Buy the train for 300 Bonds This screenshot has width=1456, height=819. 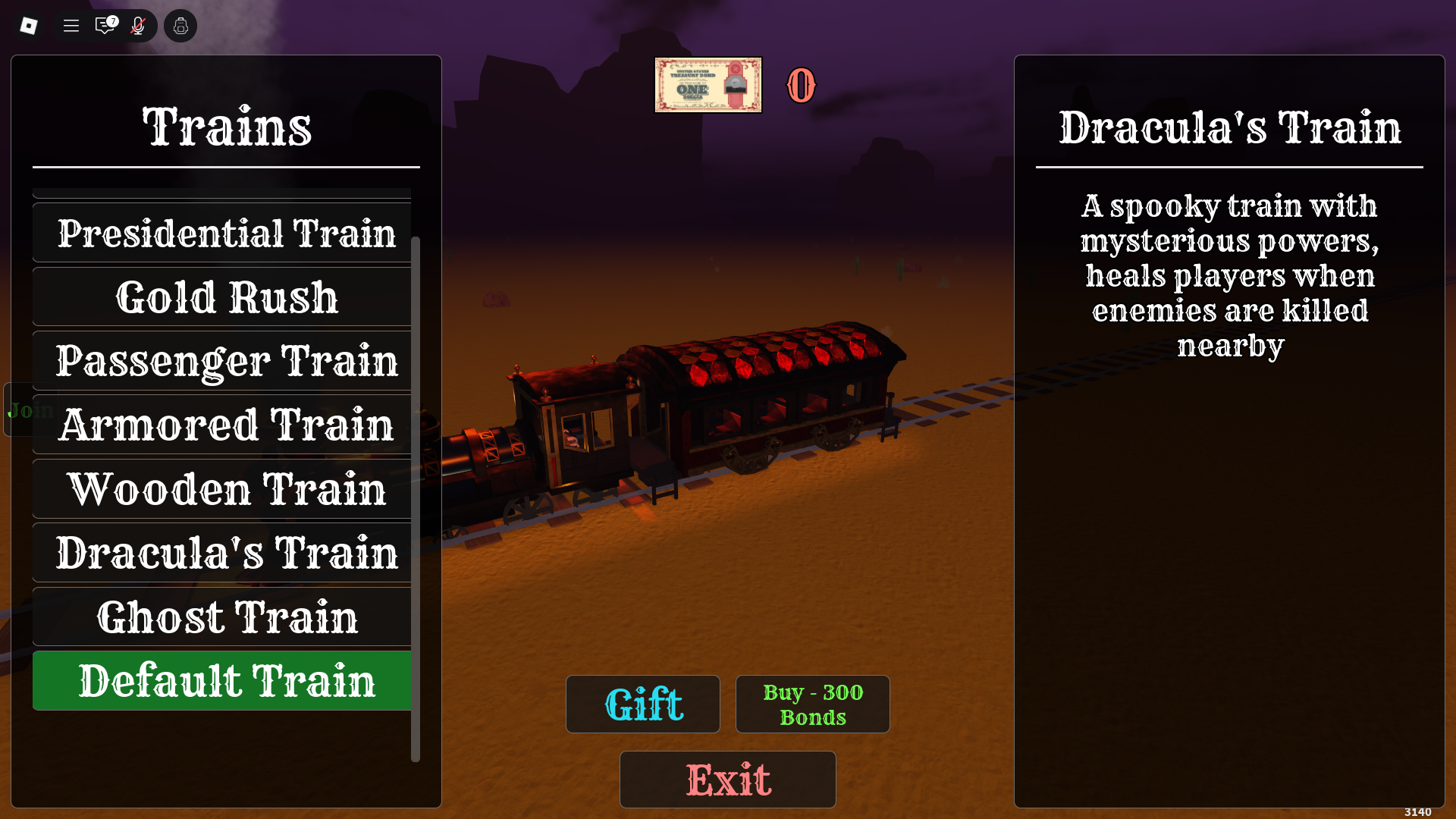(x=812, y=704)
